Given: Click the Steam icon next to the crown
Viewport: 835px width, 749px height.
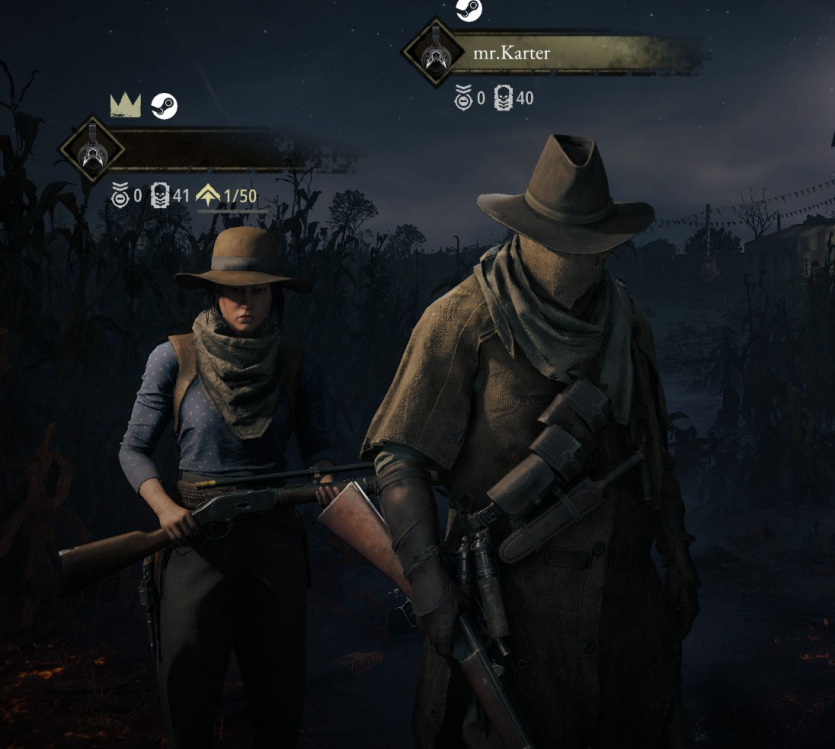Looking at the screenshot, I should pyautogui.click(x=164, y=105).
